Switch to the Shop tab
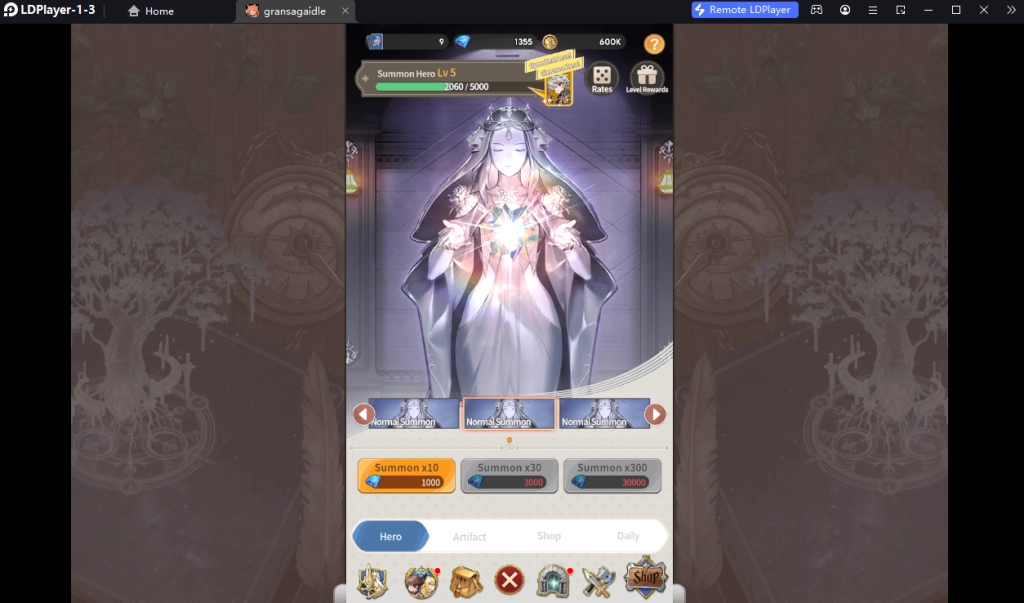1024x603 pixels. tap(549, 536)
